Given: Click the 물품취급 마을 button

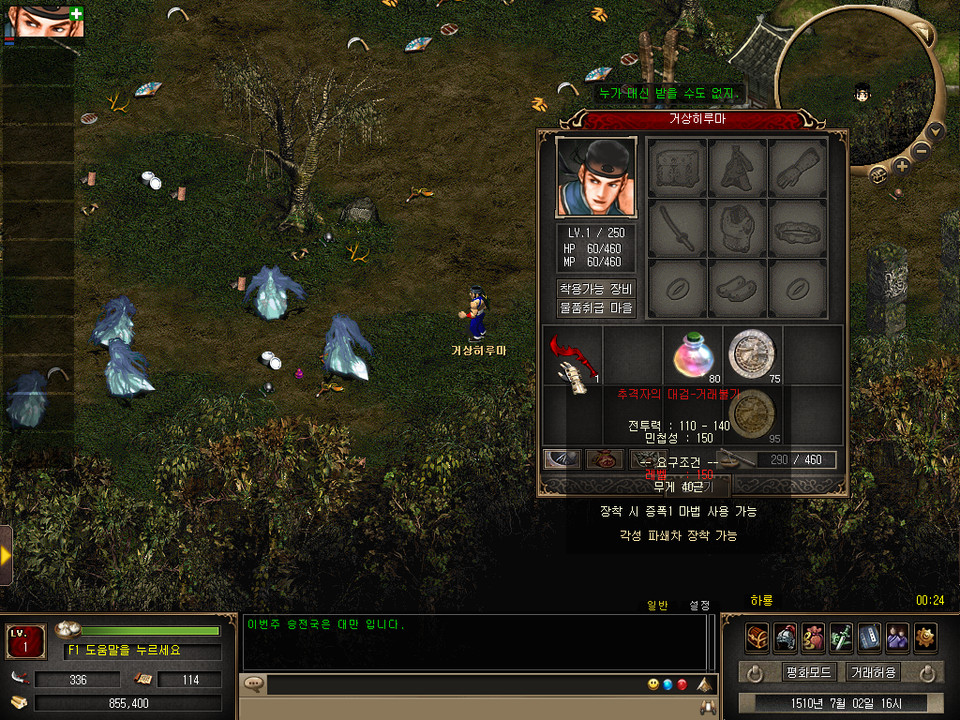Looking at the screenshot, I should coord(596,308).
